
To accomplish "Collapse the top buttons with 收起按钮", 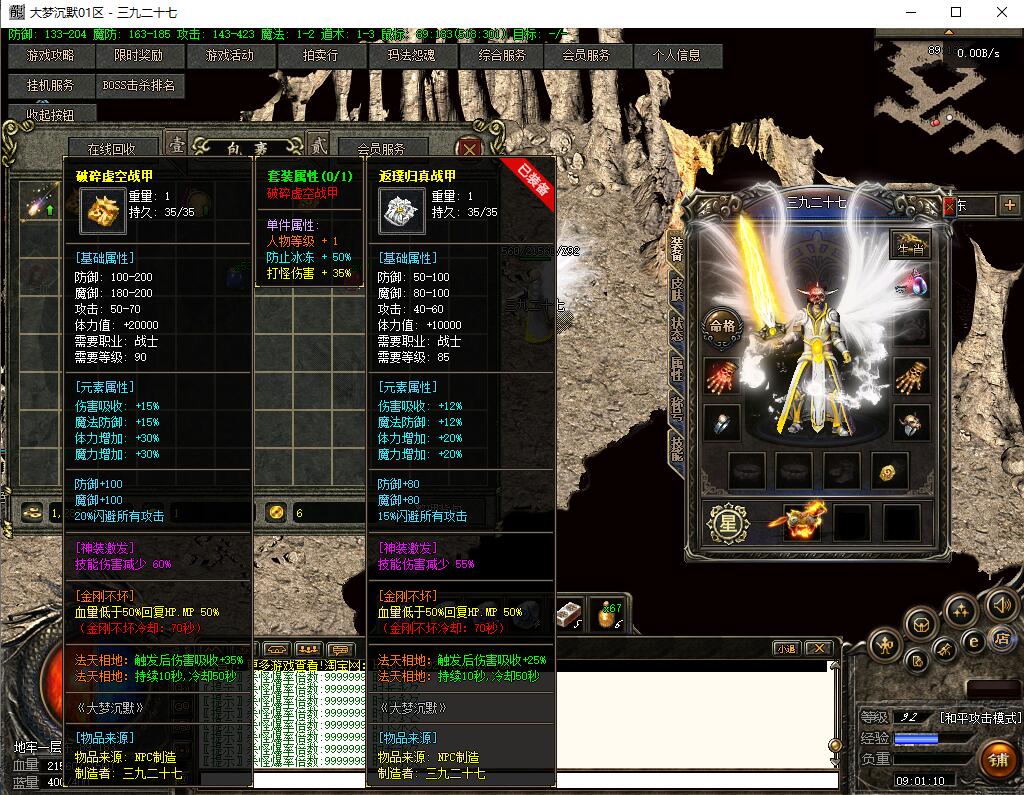I will pyautogui.click(x=51, y=115).
